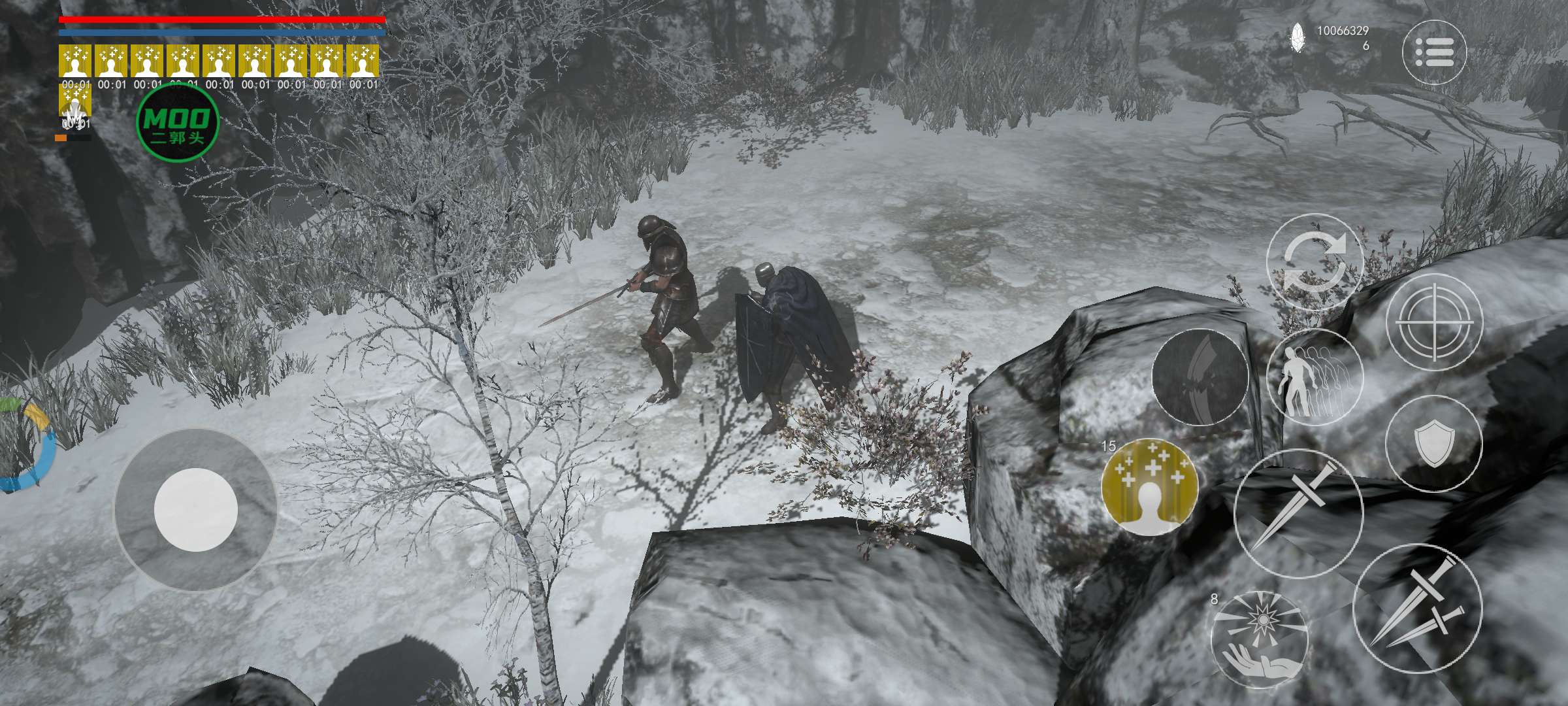Activate the dark curved blade skill
Viewport: 1568px width, 706px height.
(x=1200, y=378)
